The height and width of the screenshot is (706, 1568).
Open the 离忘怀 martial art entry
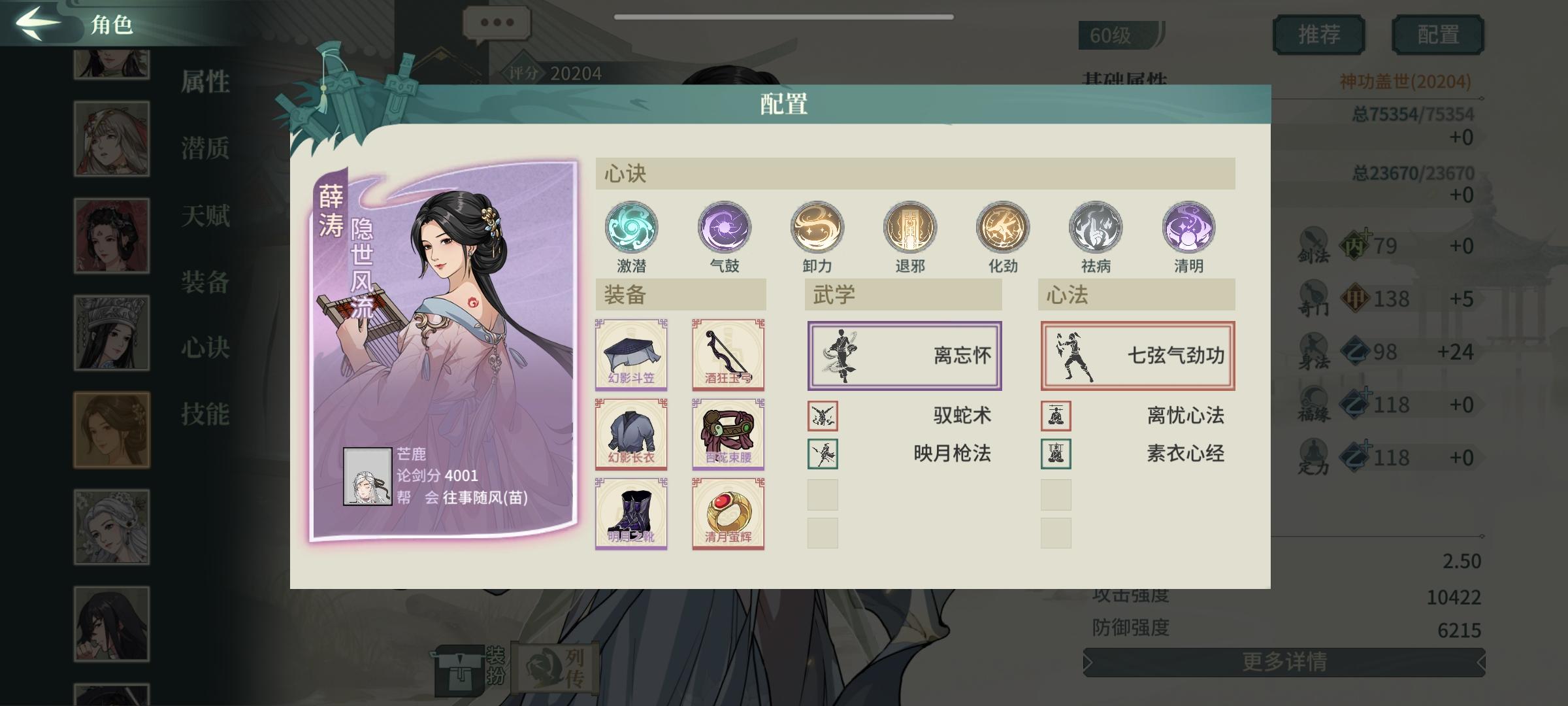tap(905, 354)
